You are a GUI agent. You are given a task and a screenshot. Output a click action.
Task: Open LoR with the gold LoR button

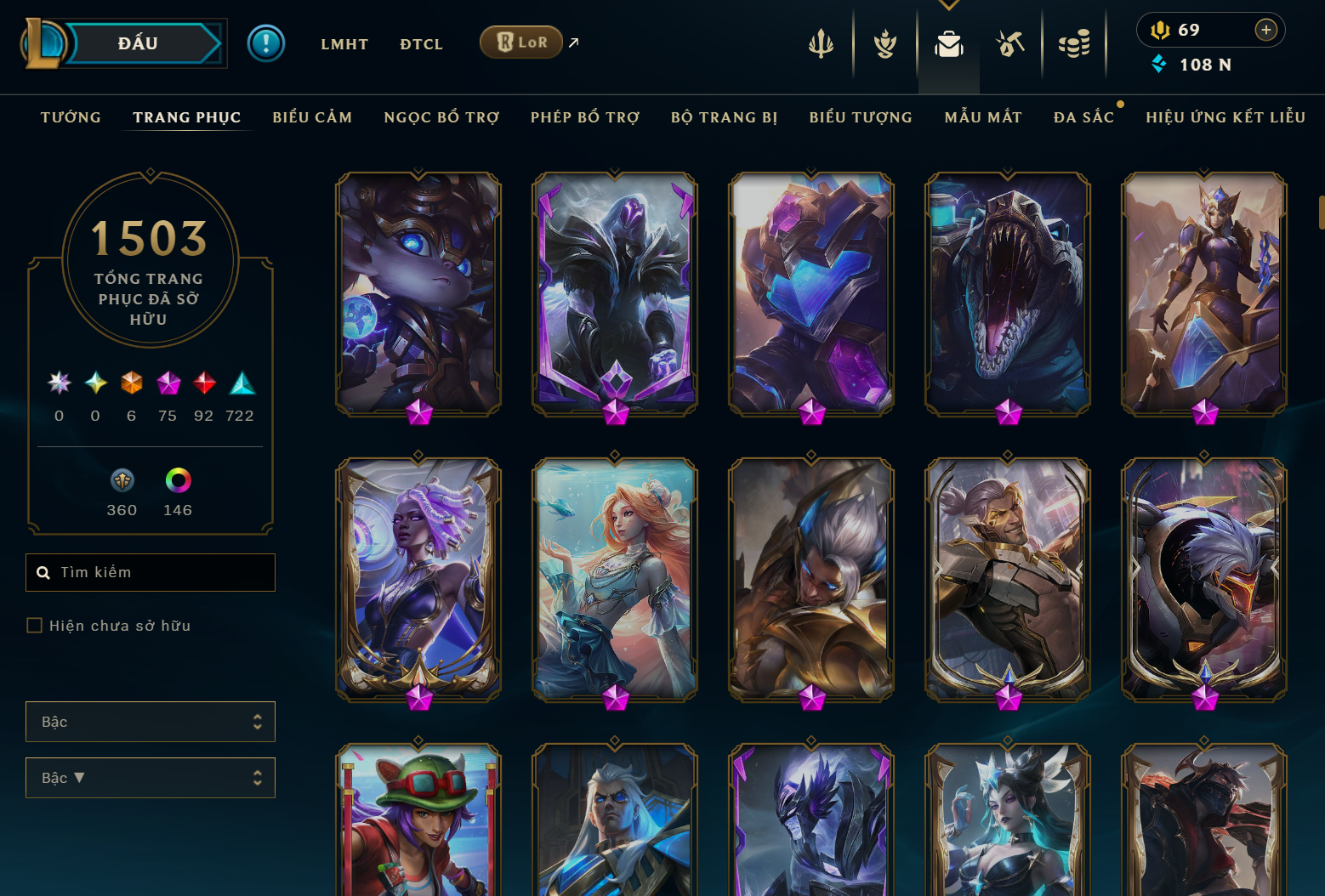pyautogui.click(x=521, y=41)
